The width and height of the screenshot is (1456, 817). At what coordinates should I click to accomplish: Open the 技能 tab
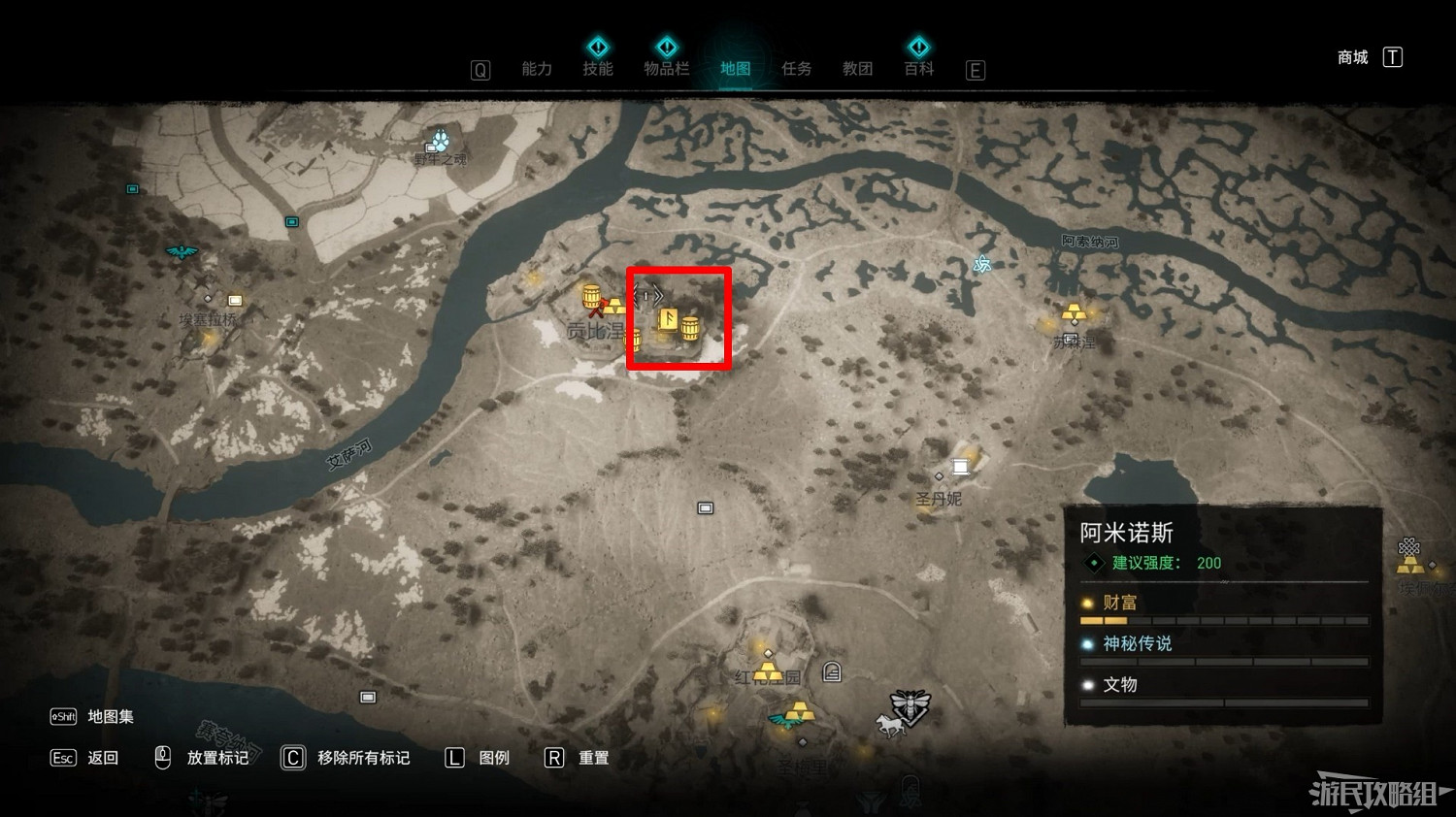pos(598,69)
